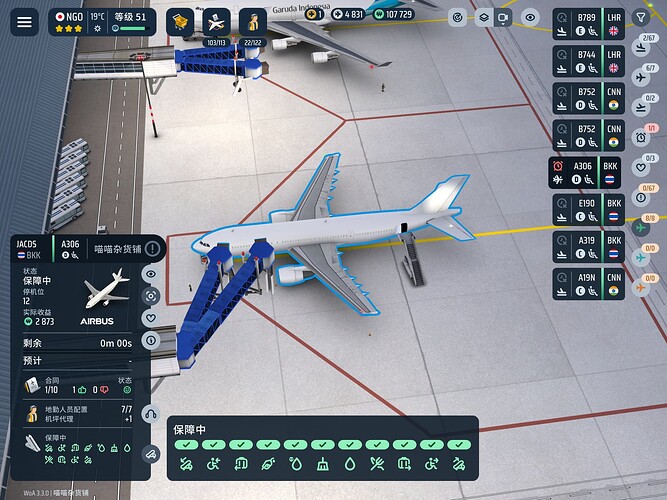Open the exclamation info on flight JACDS
The image size is (667, 500).
point(152,248)
